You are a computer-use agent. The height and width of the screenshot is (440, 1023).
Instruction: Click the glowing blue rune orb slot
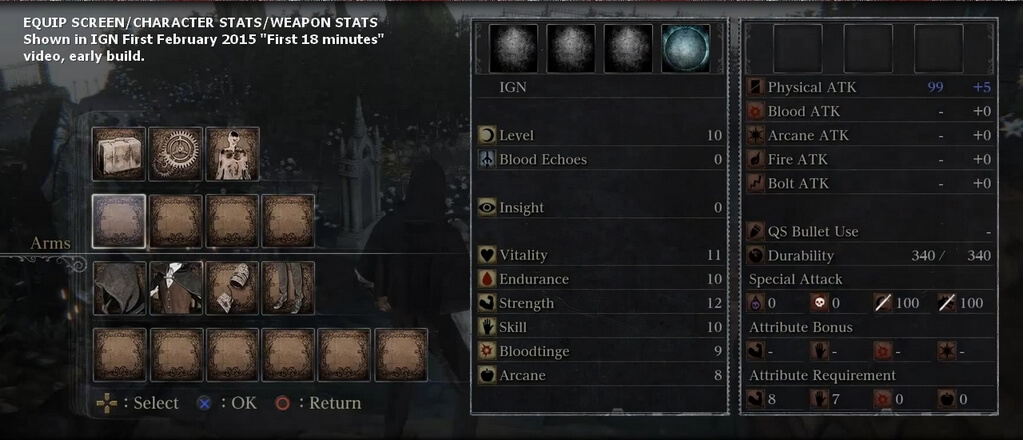pos(685,48)
